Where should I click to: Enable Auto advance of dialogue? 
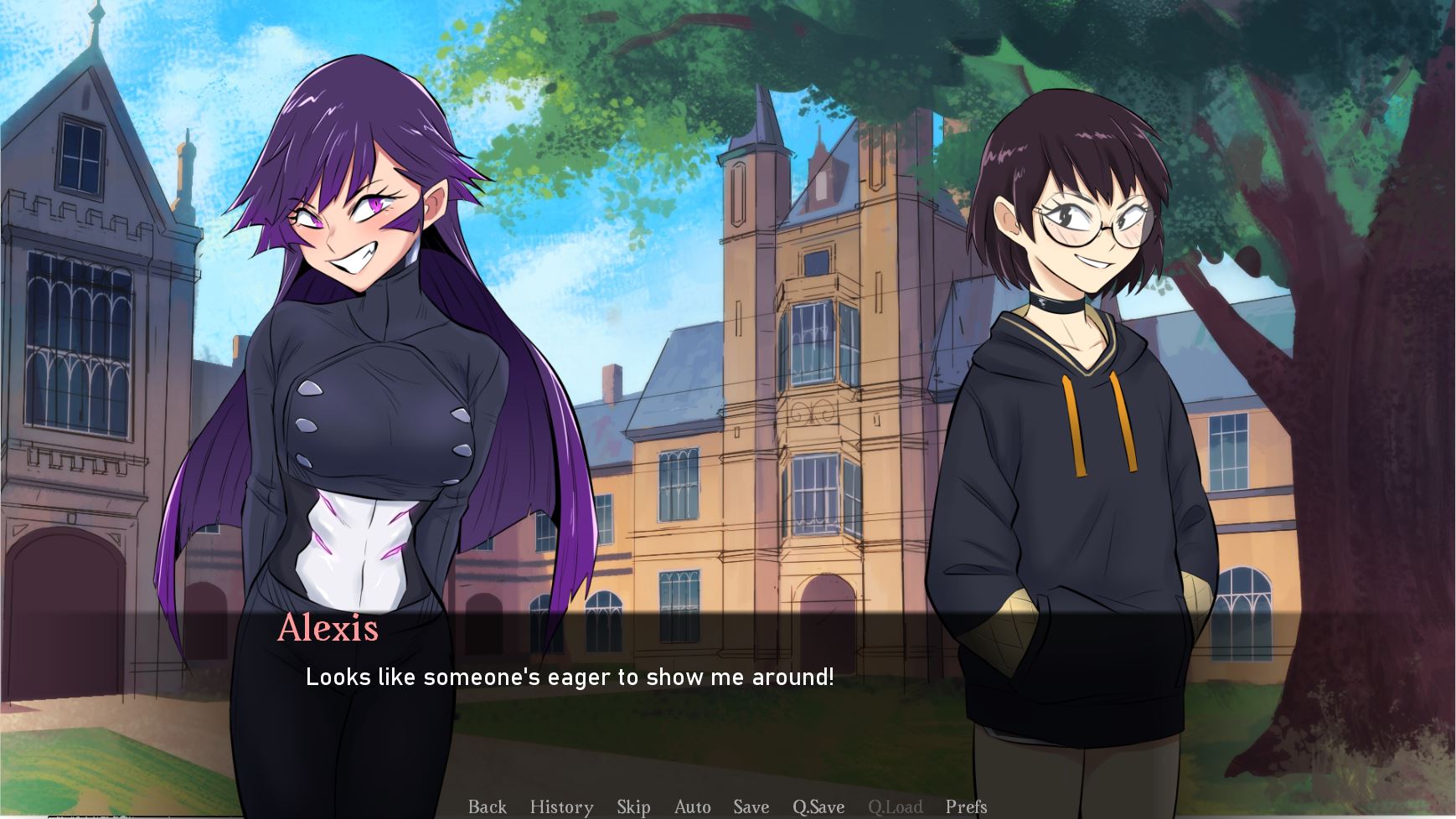[692, 806]
